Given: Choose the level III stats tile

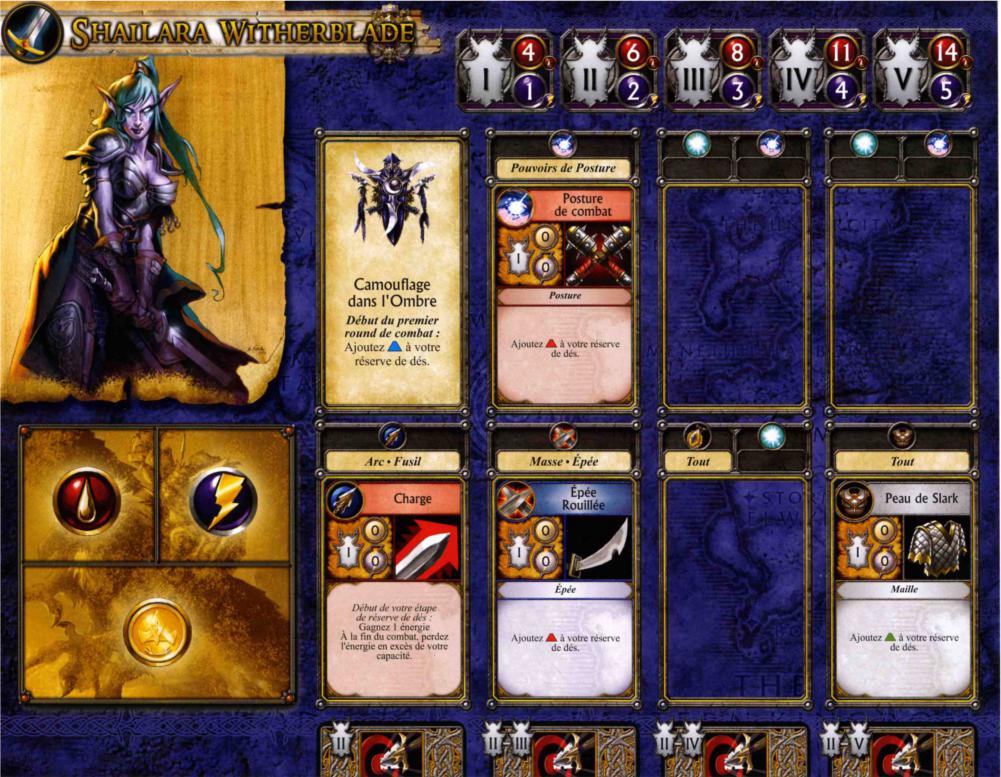Looking at the screenshot, I should [x=713, y=69].
